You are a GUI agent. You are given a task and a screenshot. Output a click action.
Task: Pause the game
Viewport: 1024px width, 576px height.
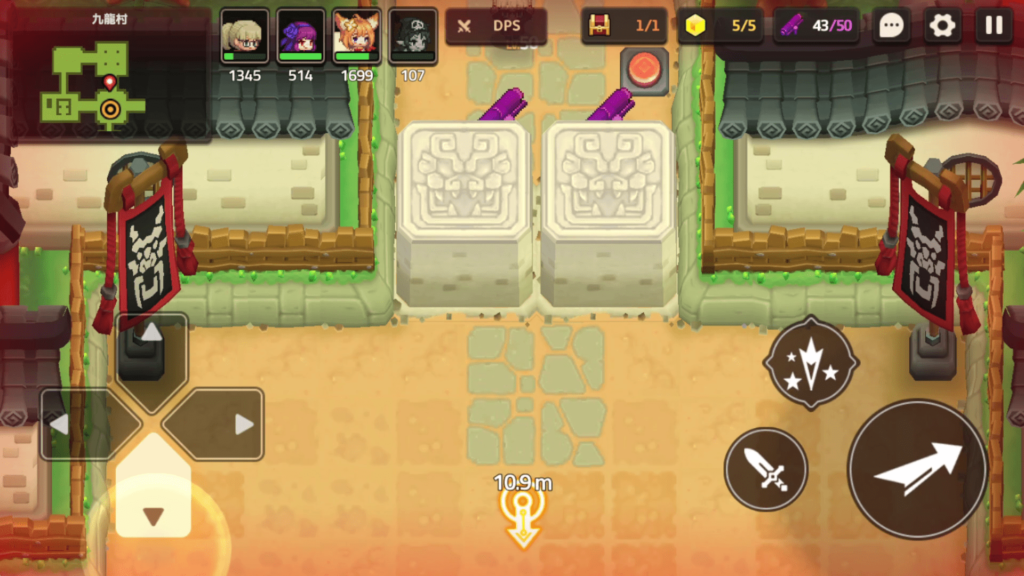993,26
